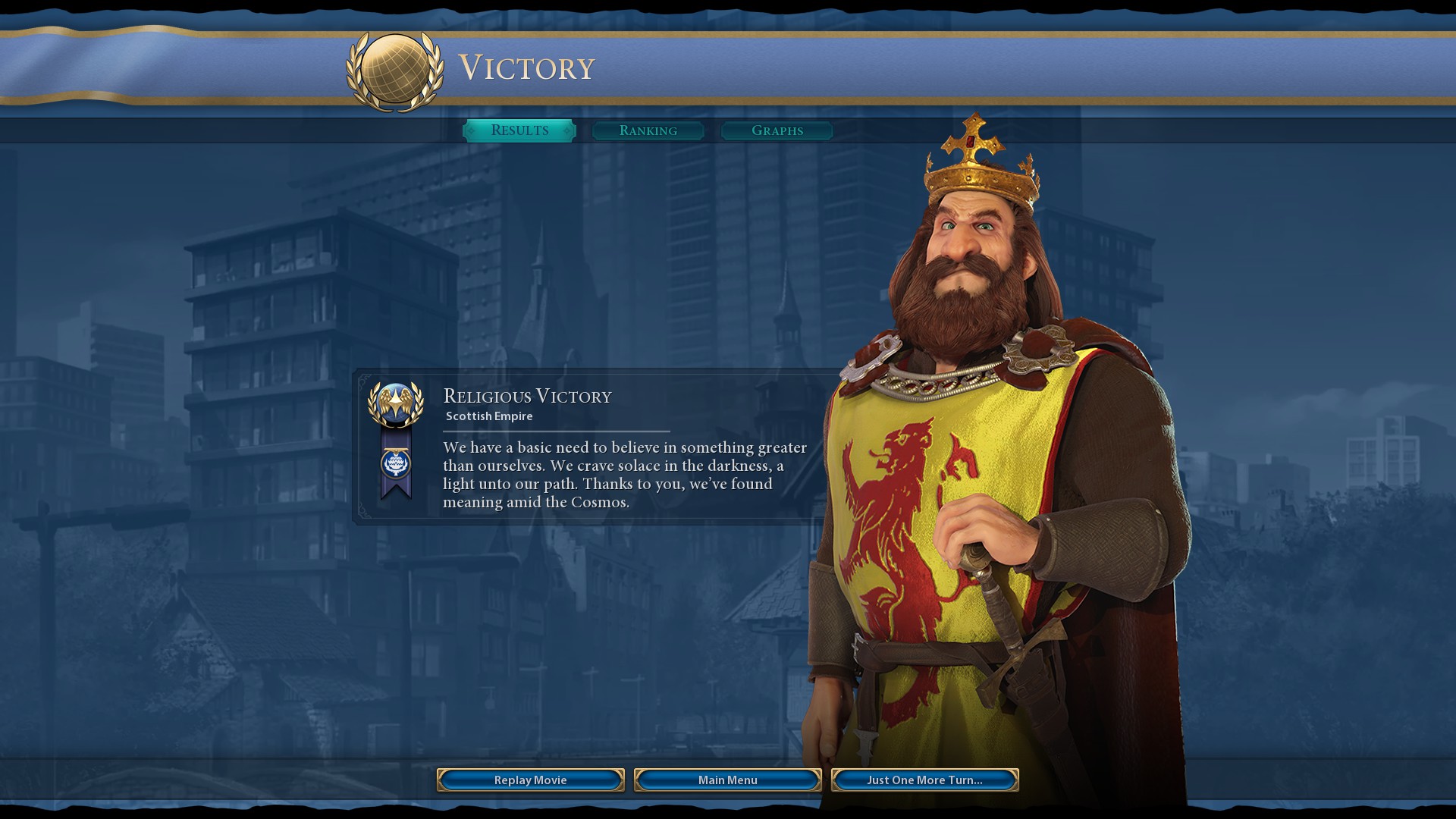1456x819 pixels.
Task: Click the Replay Movie button
Action: point(529,780)
